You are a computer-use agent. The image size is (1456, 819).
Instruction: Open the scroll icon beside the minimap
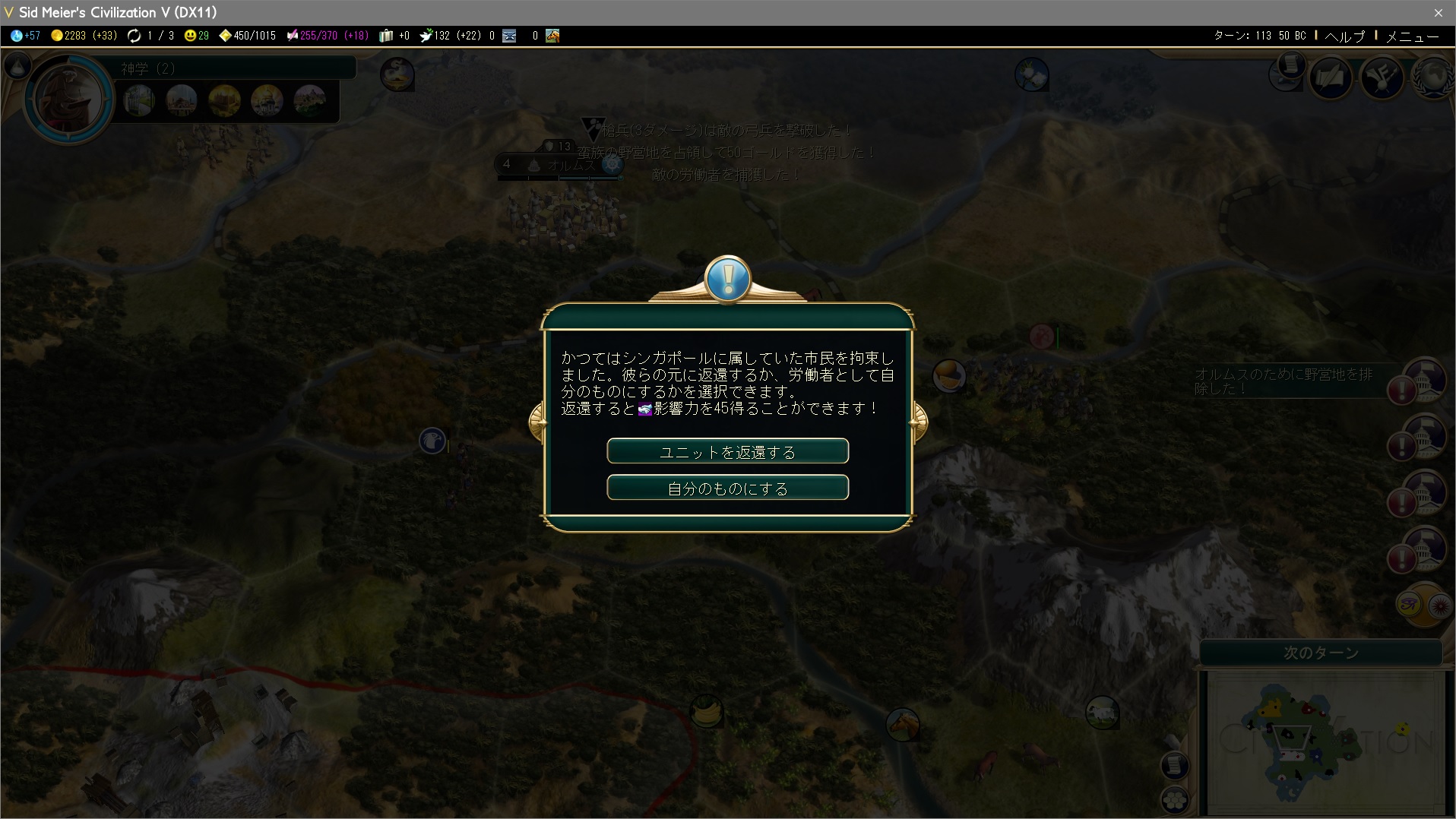[x=1175, y=765]
